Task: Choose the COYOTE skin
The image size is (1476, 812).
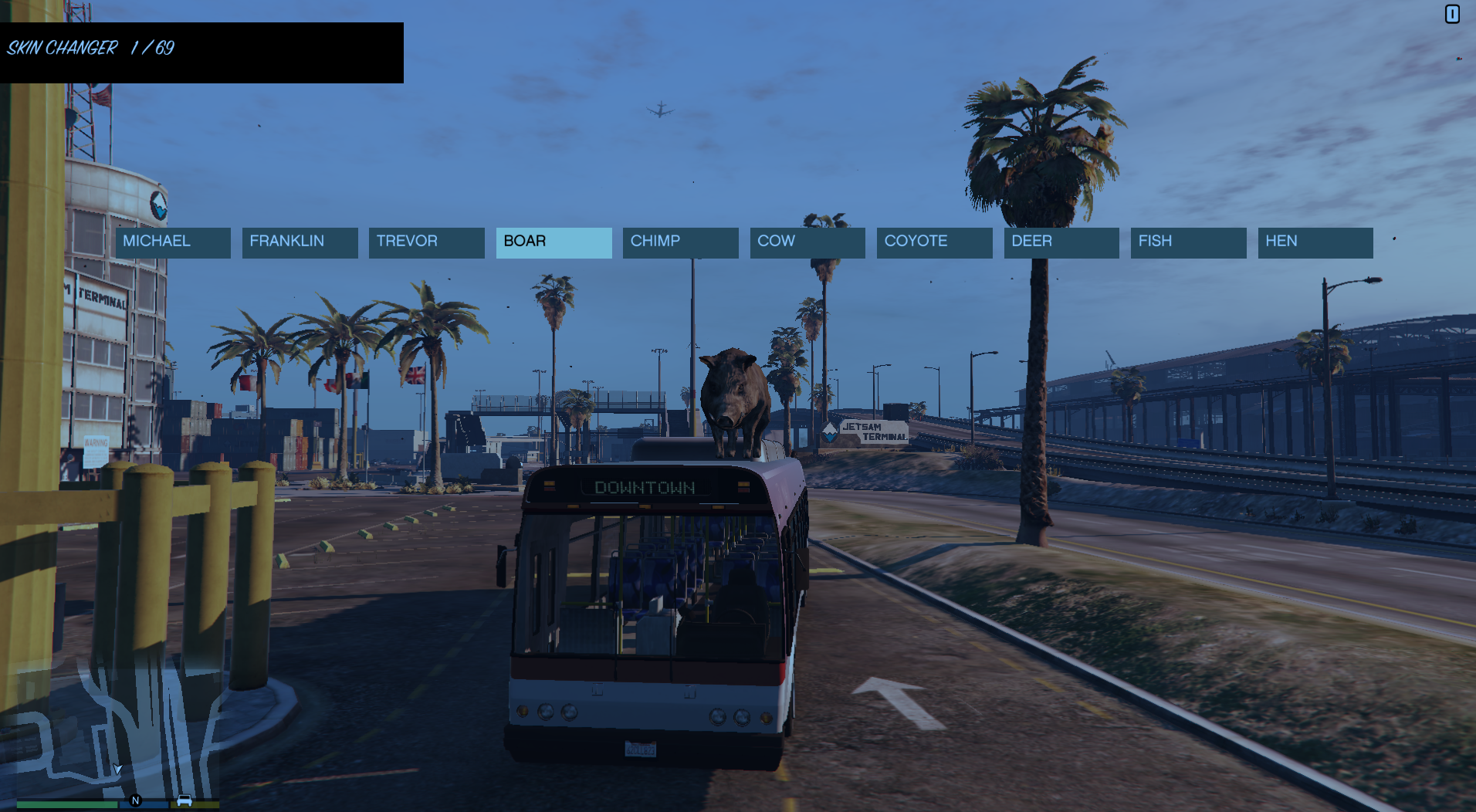Action: click(x=934, y=242)
